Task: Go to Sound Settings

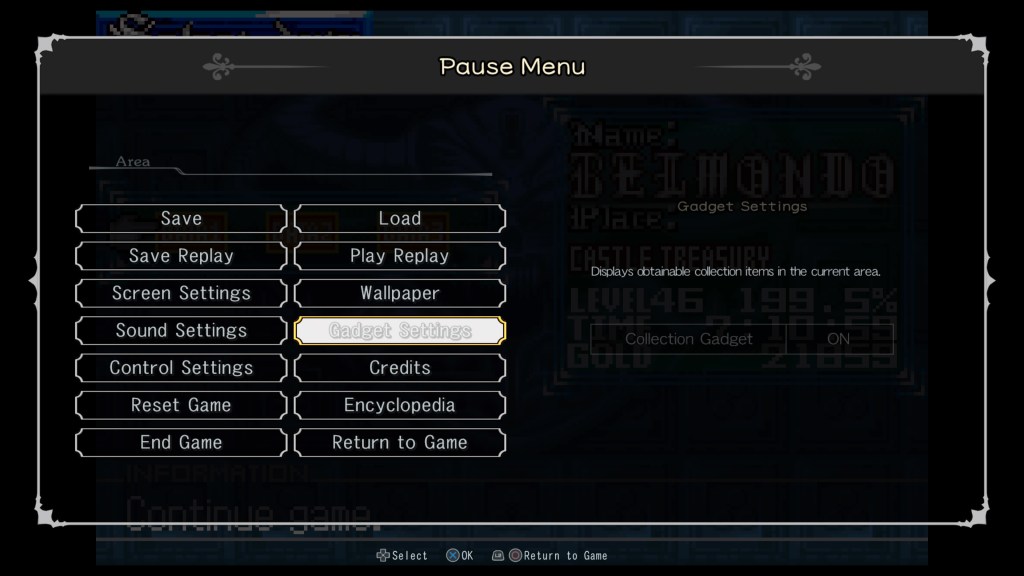Action: [181, 331]
